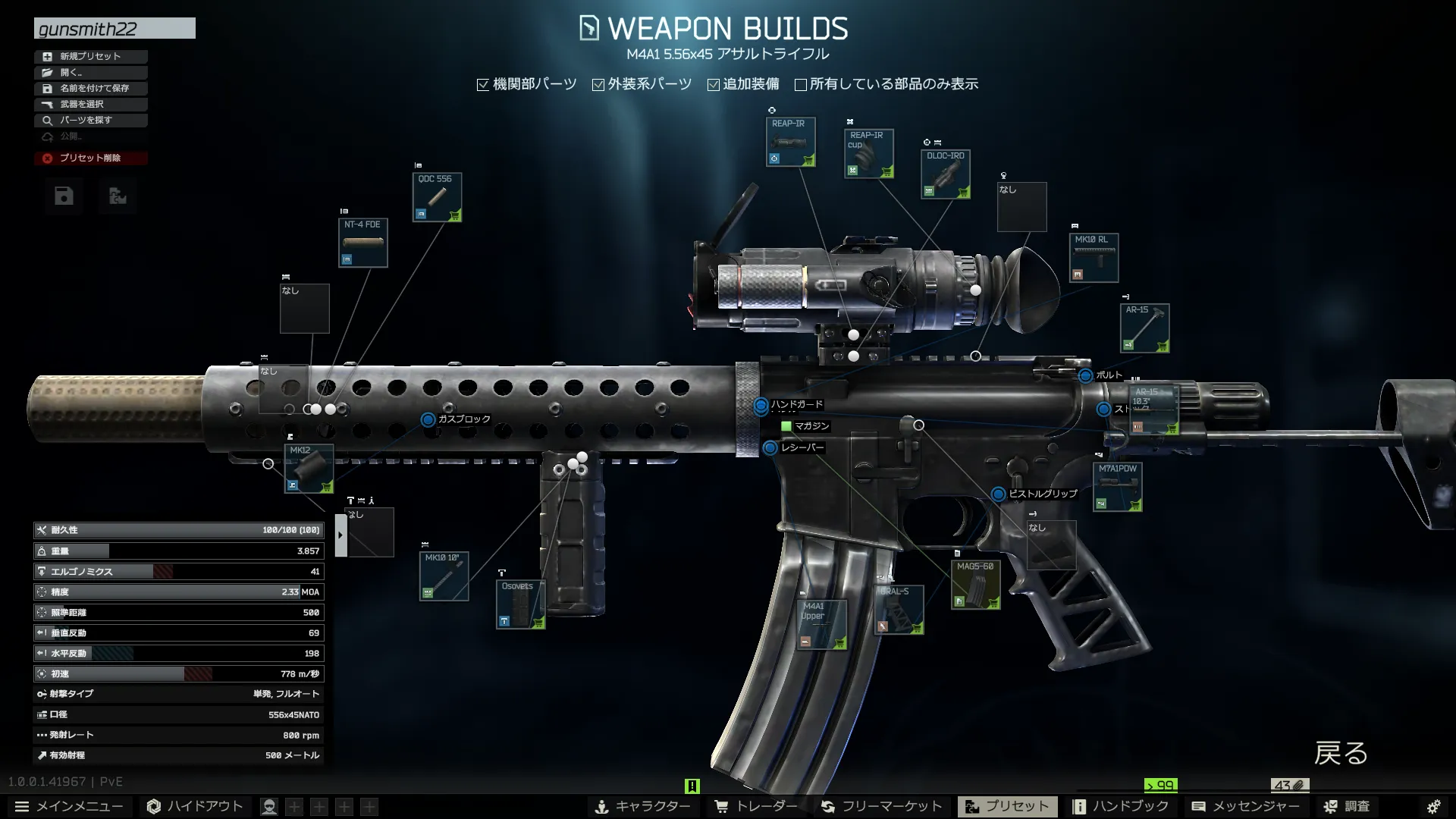Open the DLOC-IRD mount slot

(945, 174)
